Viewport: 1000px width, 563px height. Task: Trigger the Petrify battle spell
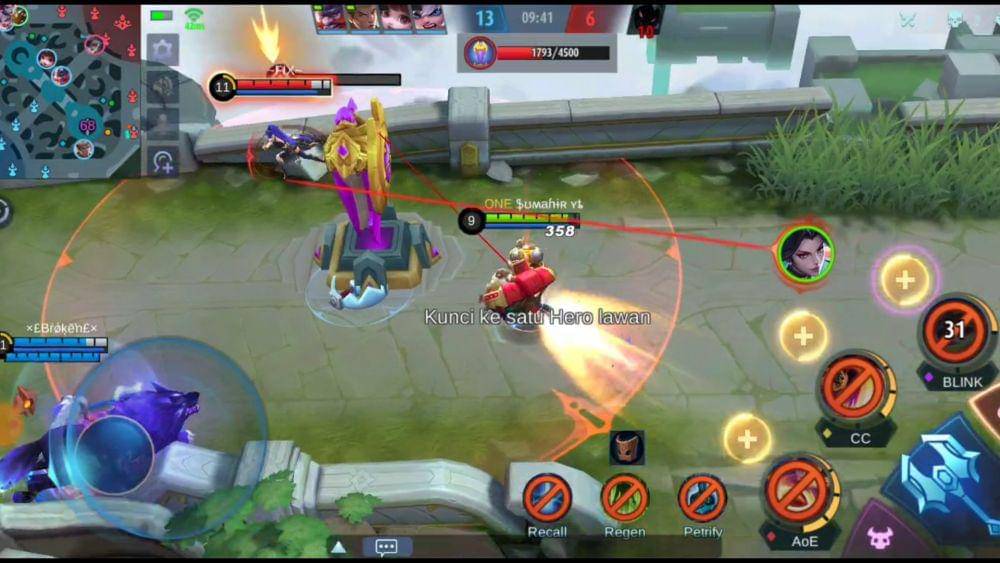(702, 498)
